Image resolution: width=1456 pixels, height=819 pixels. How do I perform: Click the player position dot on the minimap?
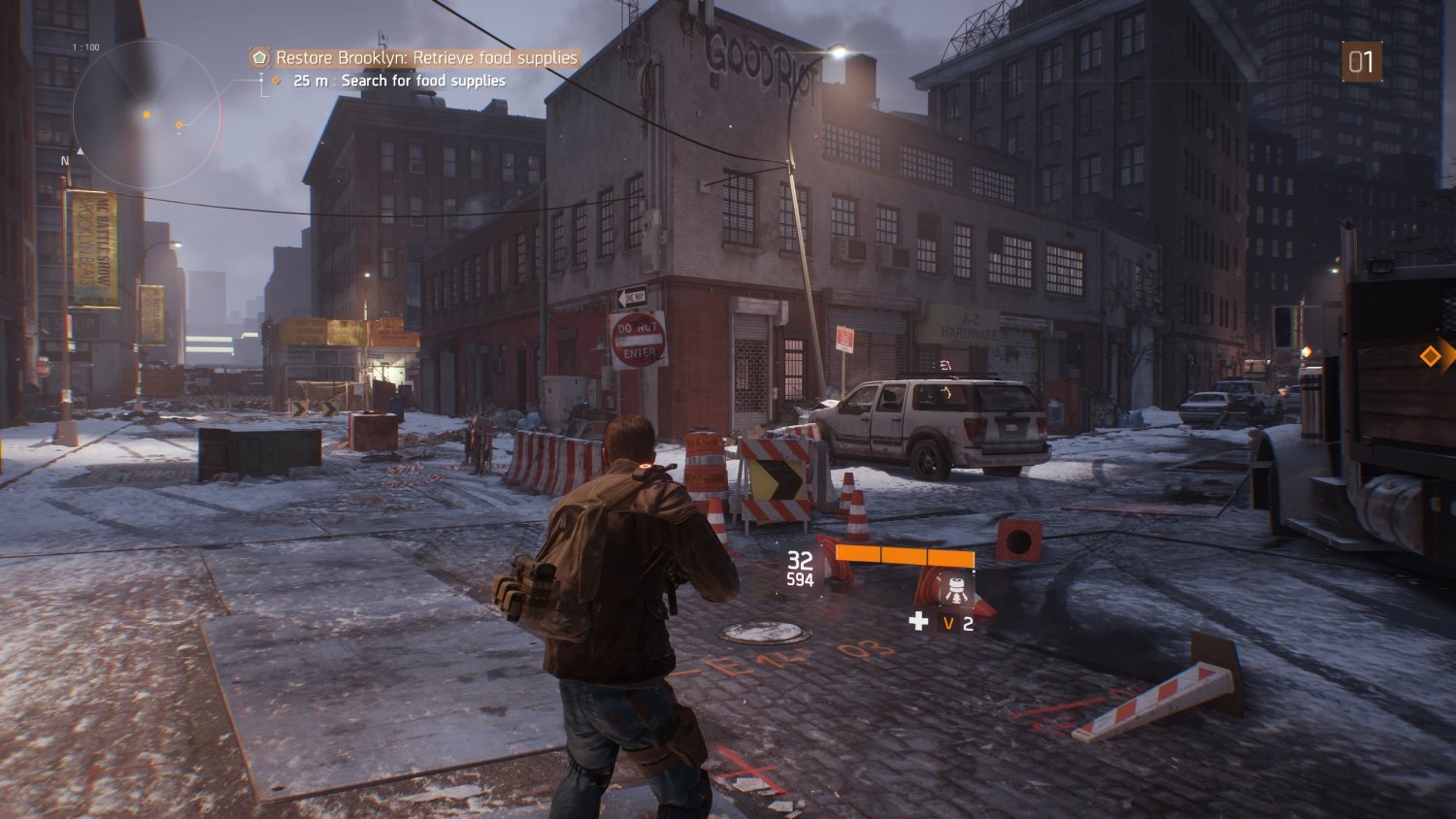pos(147,115)
